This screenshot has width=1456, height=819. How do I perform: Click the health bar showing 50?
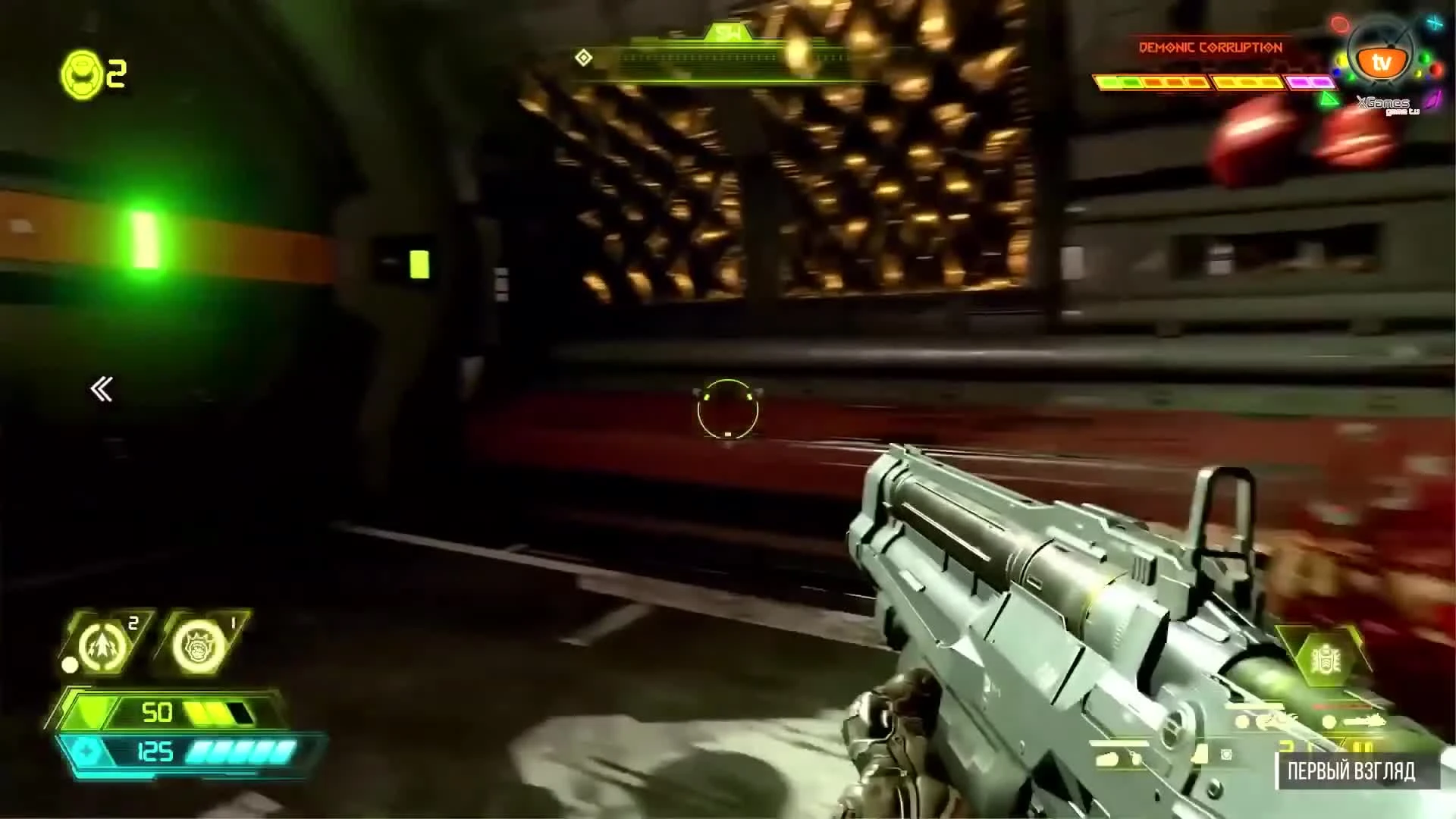point(159,711)
